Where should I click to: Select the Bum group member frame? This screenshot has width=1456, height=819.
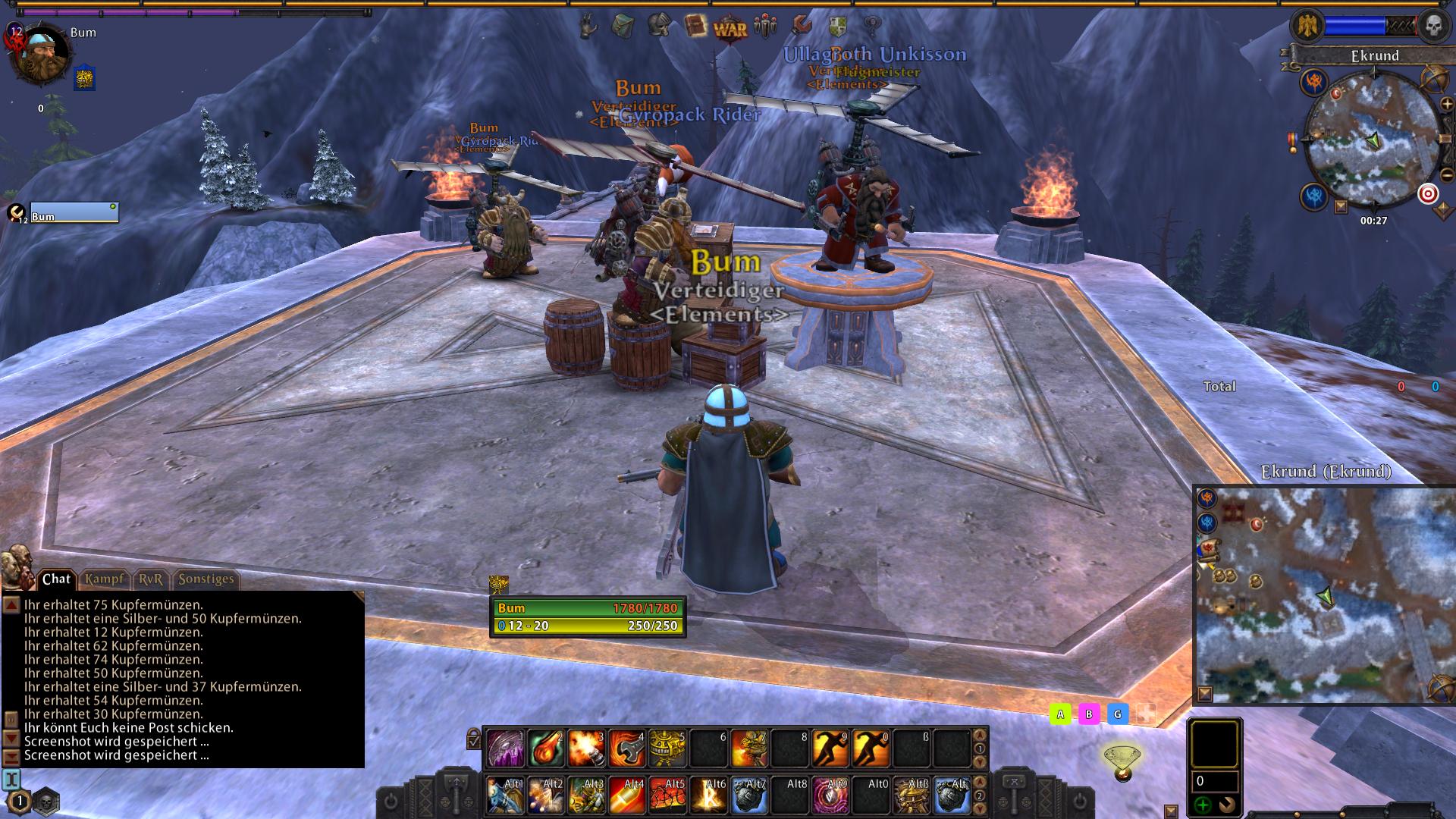(74, 213)
